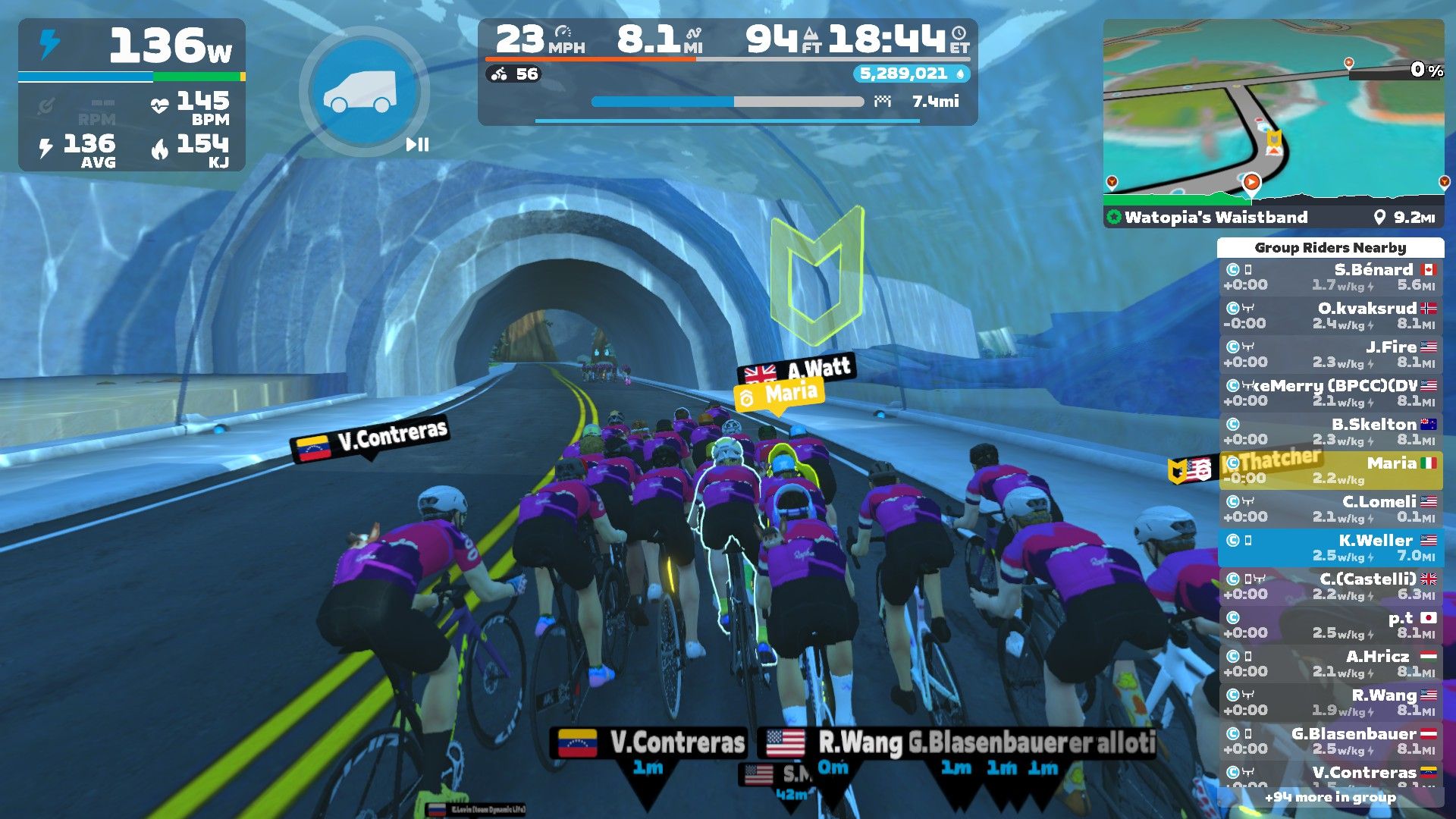This screenshot has width=1456, height=819.
Task: Choose p.t rider with Japan flag
Action: tap(1330, 625)
